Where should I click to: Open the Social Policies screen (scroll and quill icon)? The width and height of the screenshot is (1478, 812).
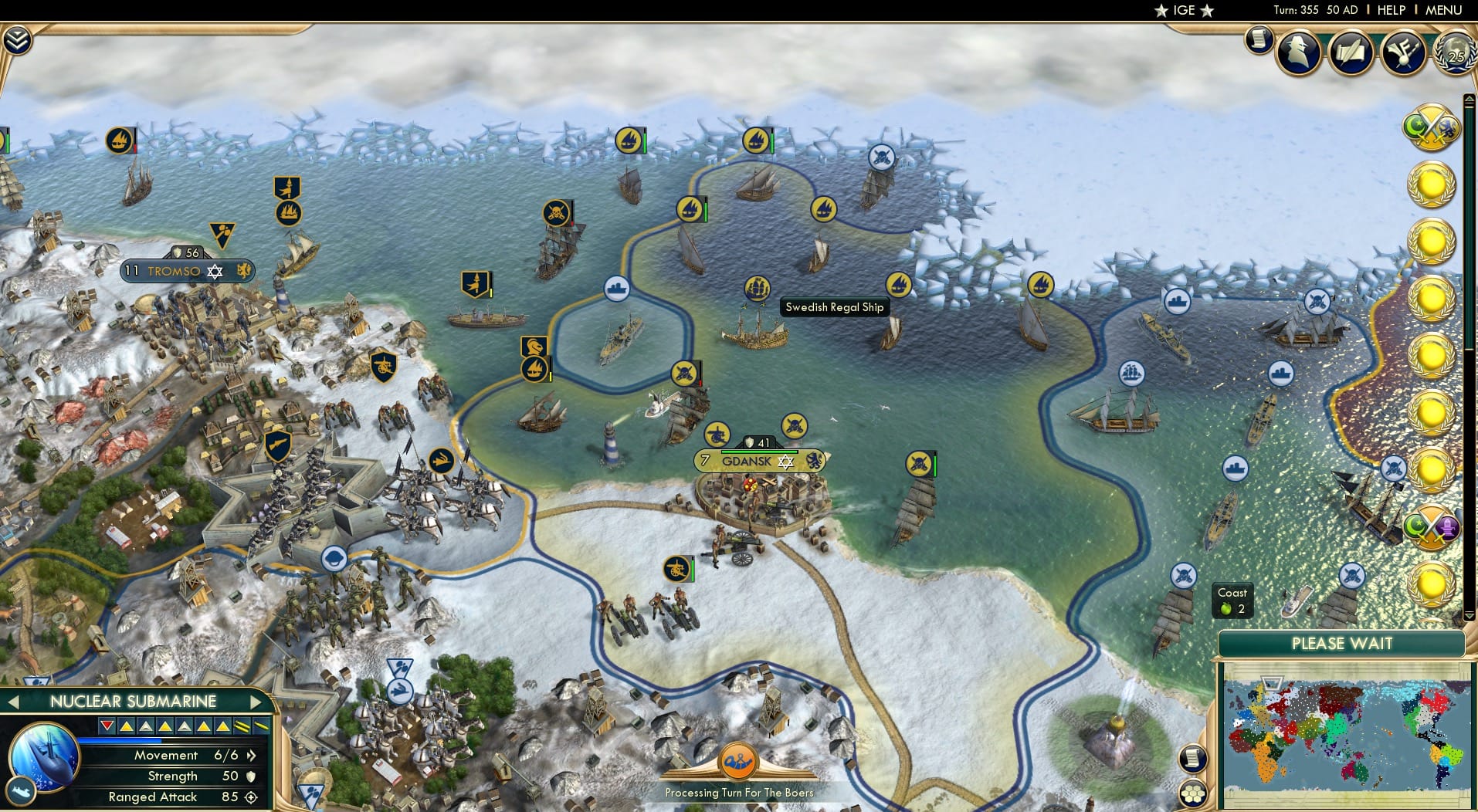click(1349, 52)
